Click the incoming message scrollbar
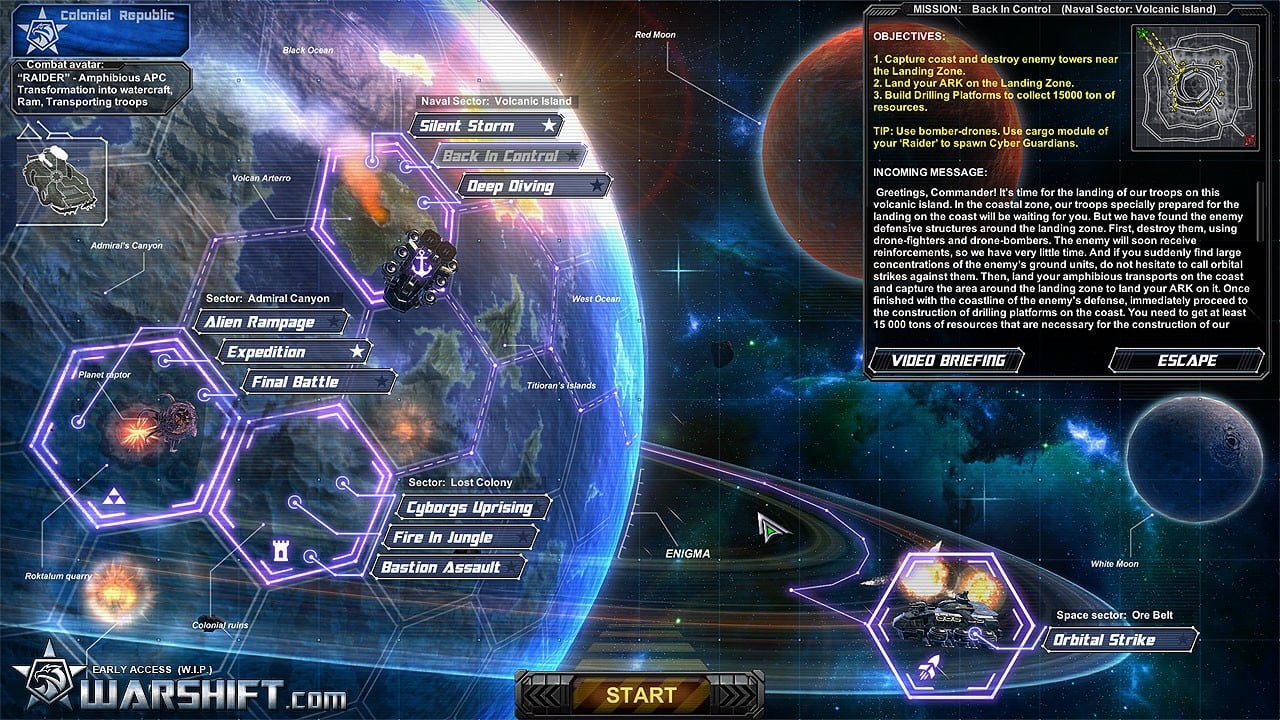This screenshot has width=1280, height=720. coord(1261,256)
